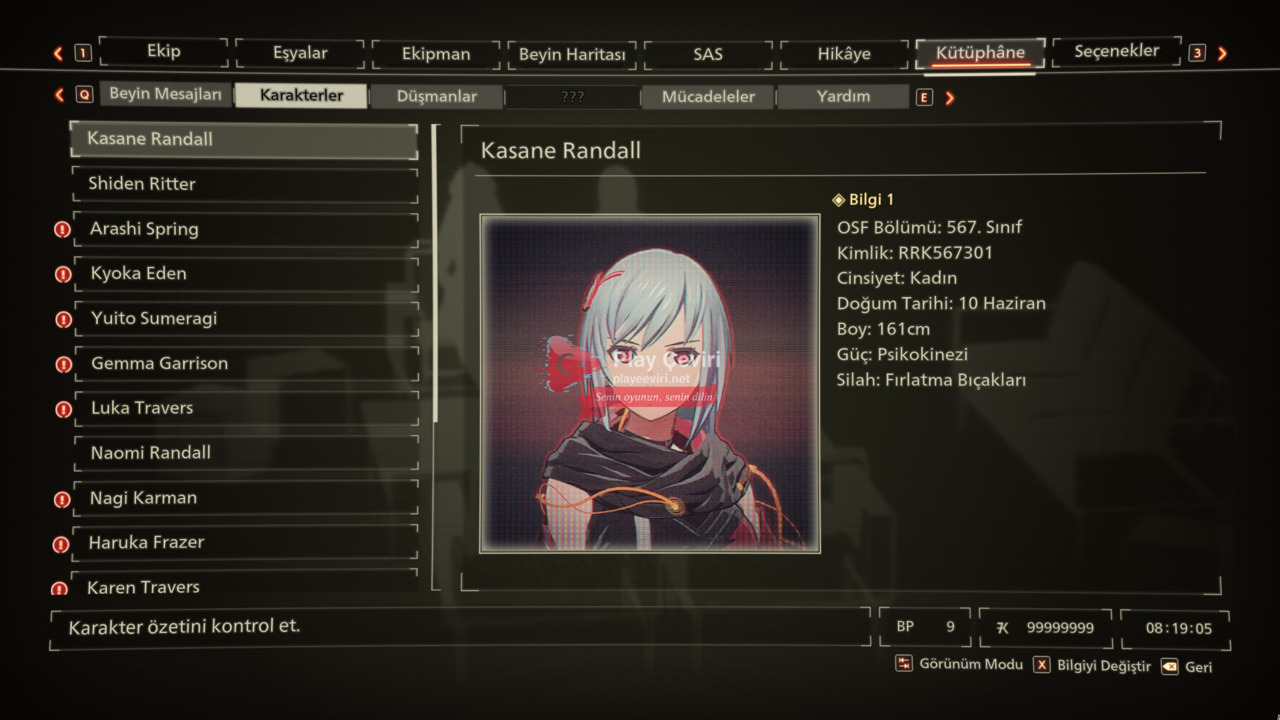
Task: Show the Yardım sub-tab
Action: tap(843, 97)
